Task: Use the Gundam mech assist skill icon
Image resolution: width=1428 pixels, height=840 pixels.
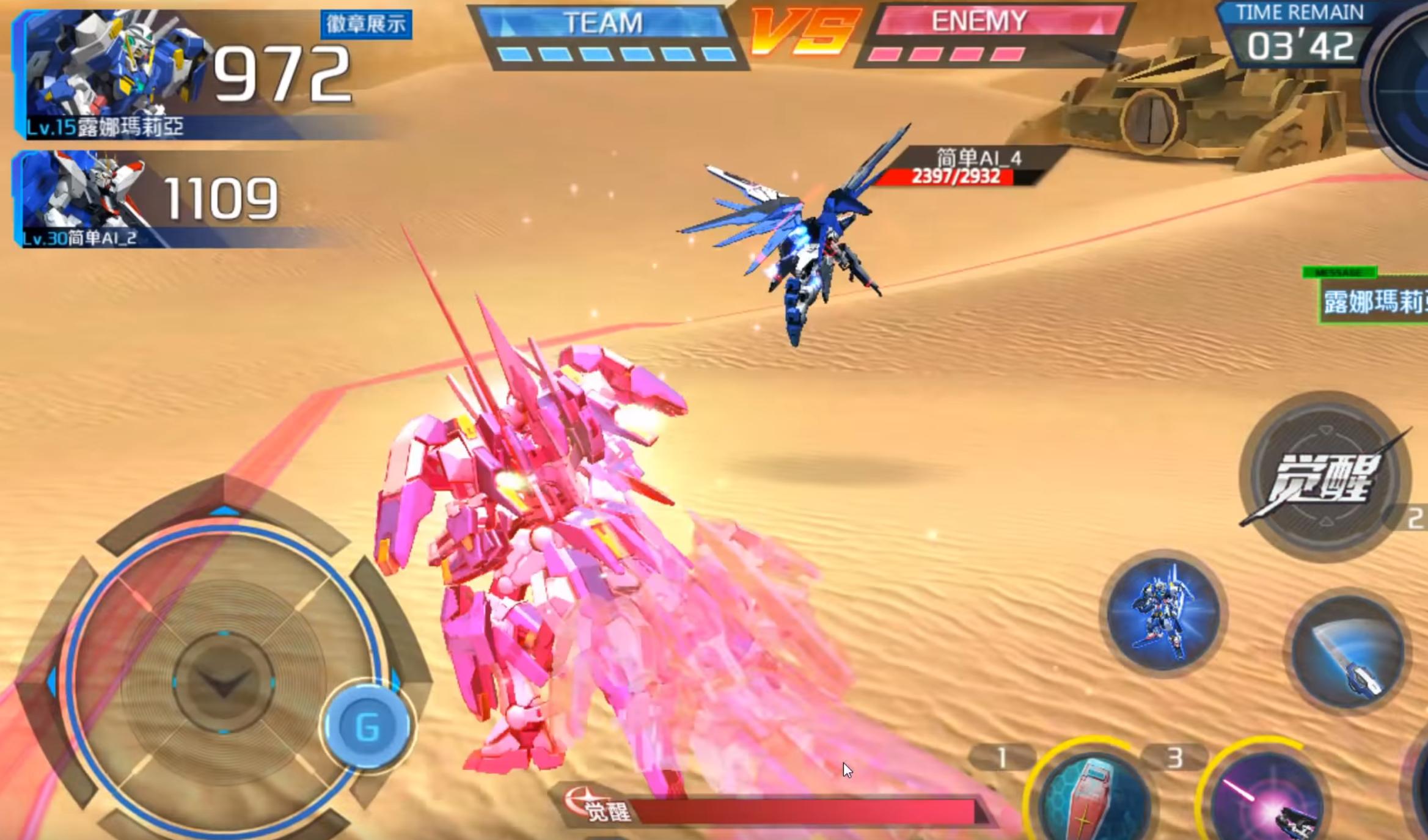Action: pos(1163,613)
